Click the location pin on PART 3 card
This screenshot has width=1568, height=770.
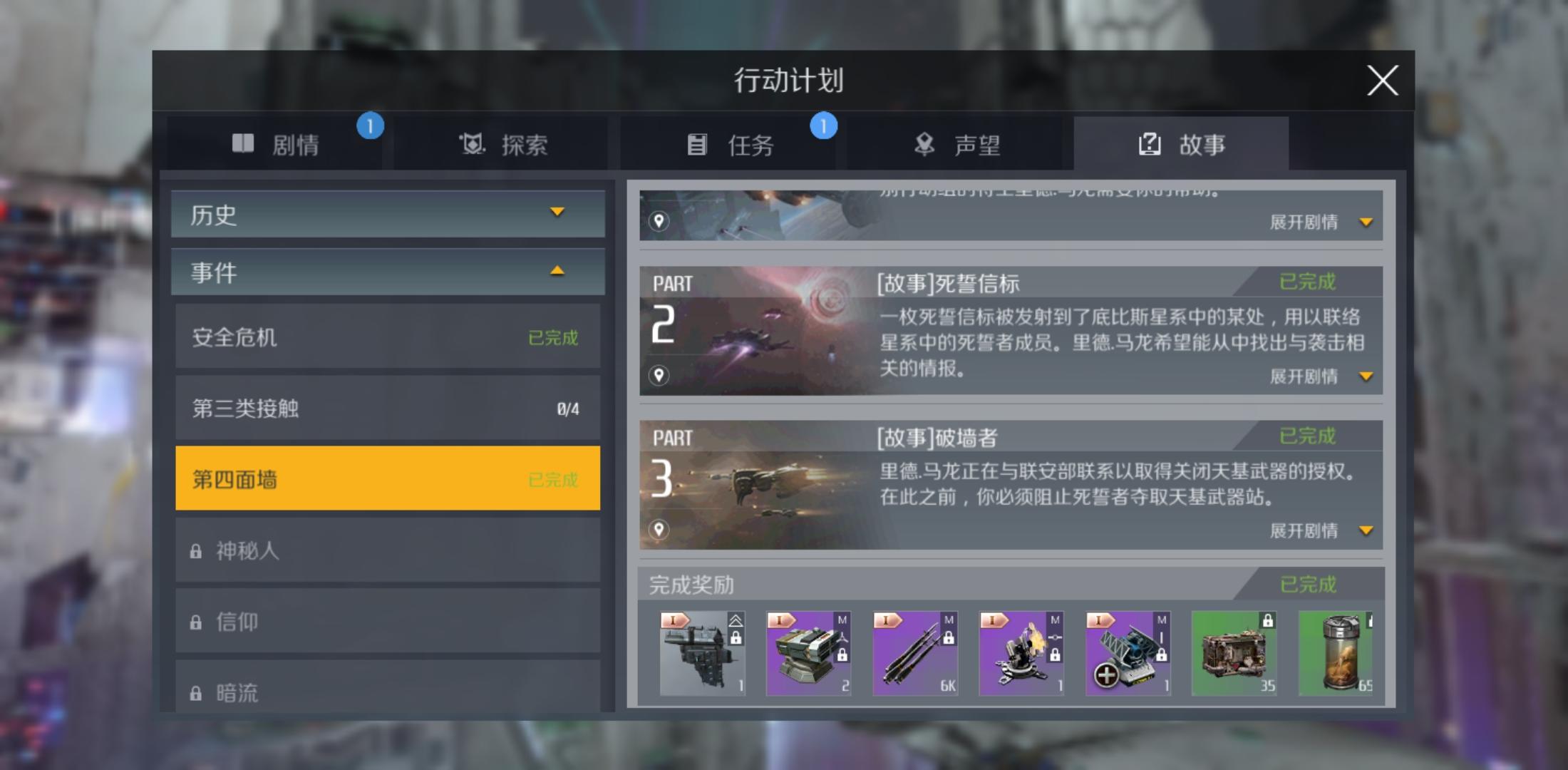[659, 528]
